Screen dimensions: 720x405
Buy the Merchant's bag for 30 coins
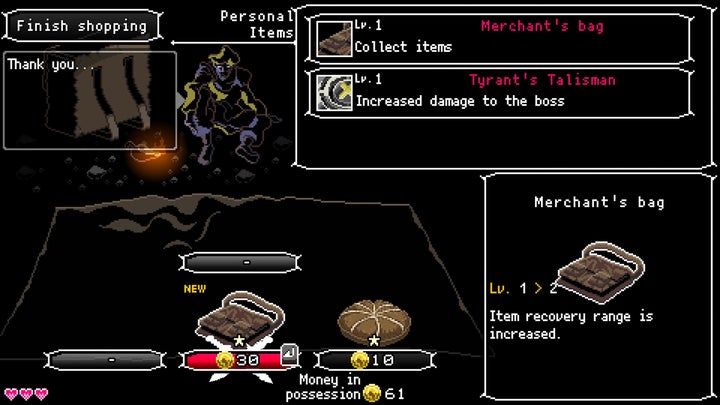(x=238, y=360)
